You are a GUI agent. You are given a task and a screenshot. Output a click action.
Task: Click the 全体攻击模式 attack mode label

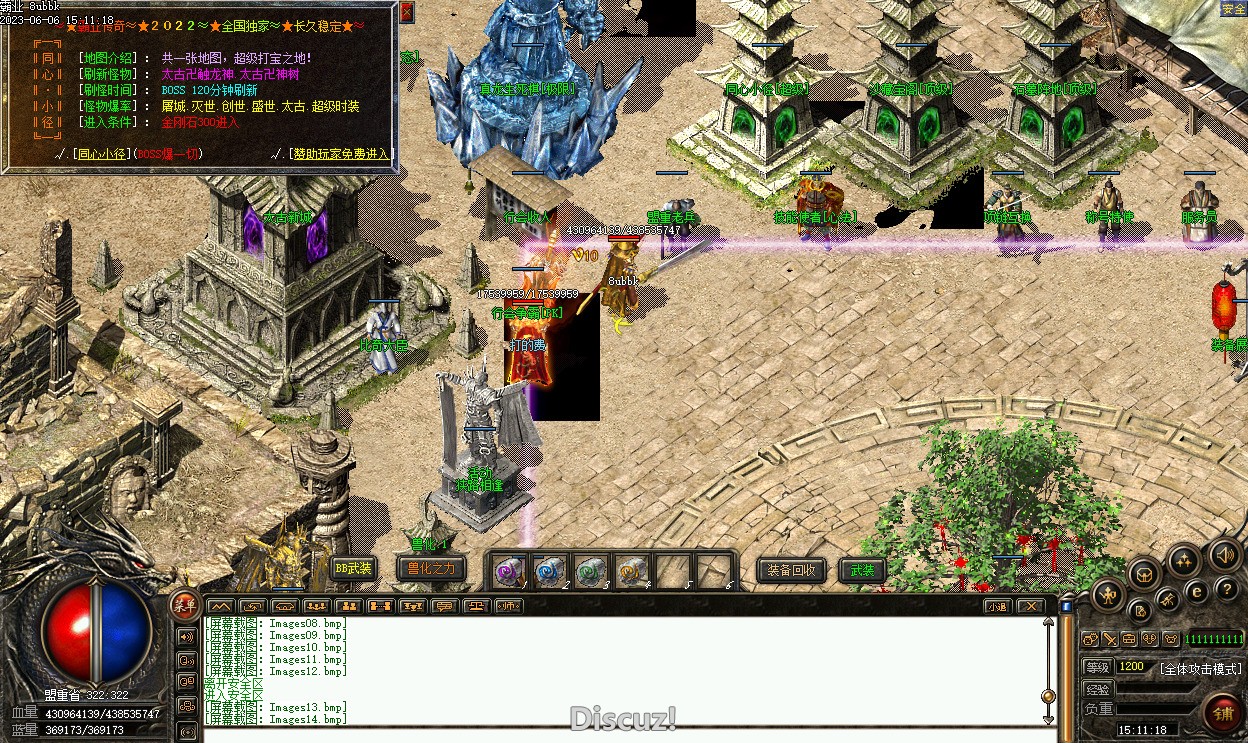pos(1200,668)
